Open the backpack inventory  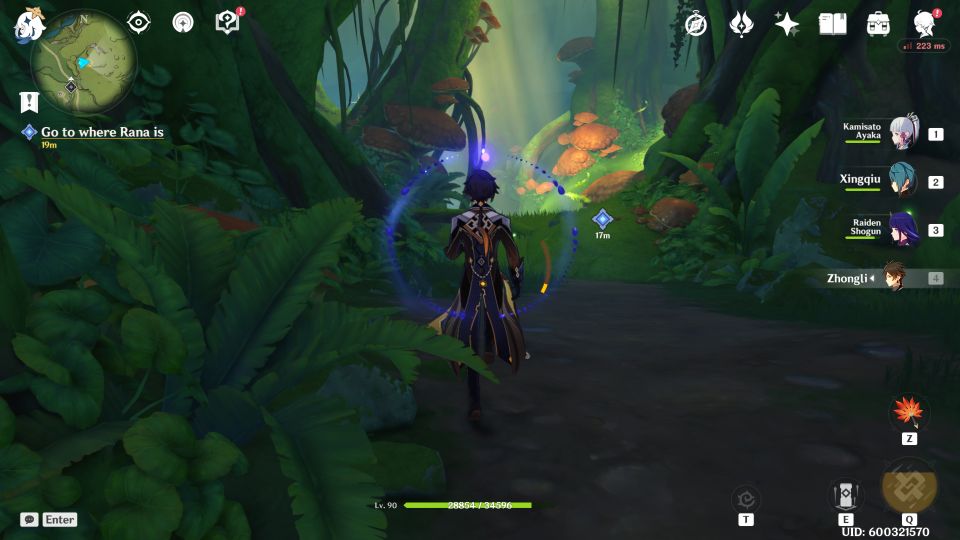click(878, 24)
